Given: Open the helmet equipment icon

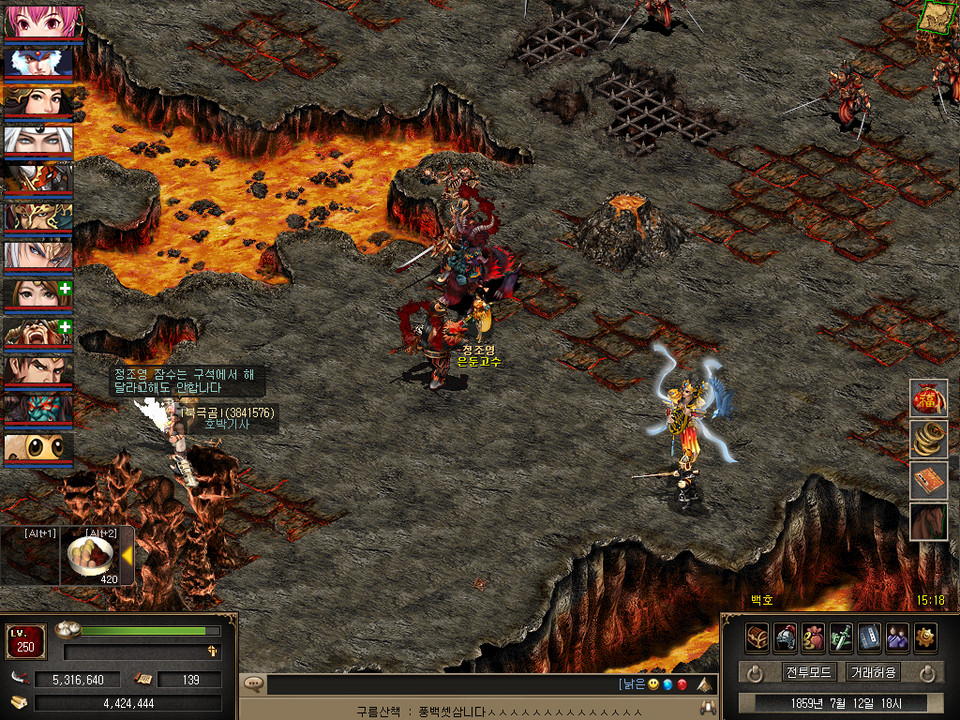Looking at the screenshot, I should [x=785, y=637].
